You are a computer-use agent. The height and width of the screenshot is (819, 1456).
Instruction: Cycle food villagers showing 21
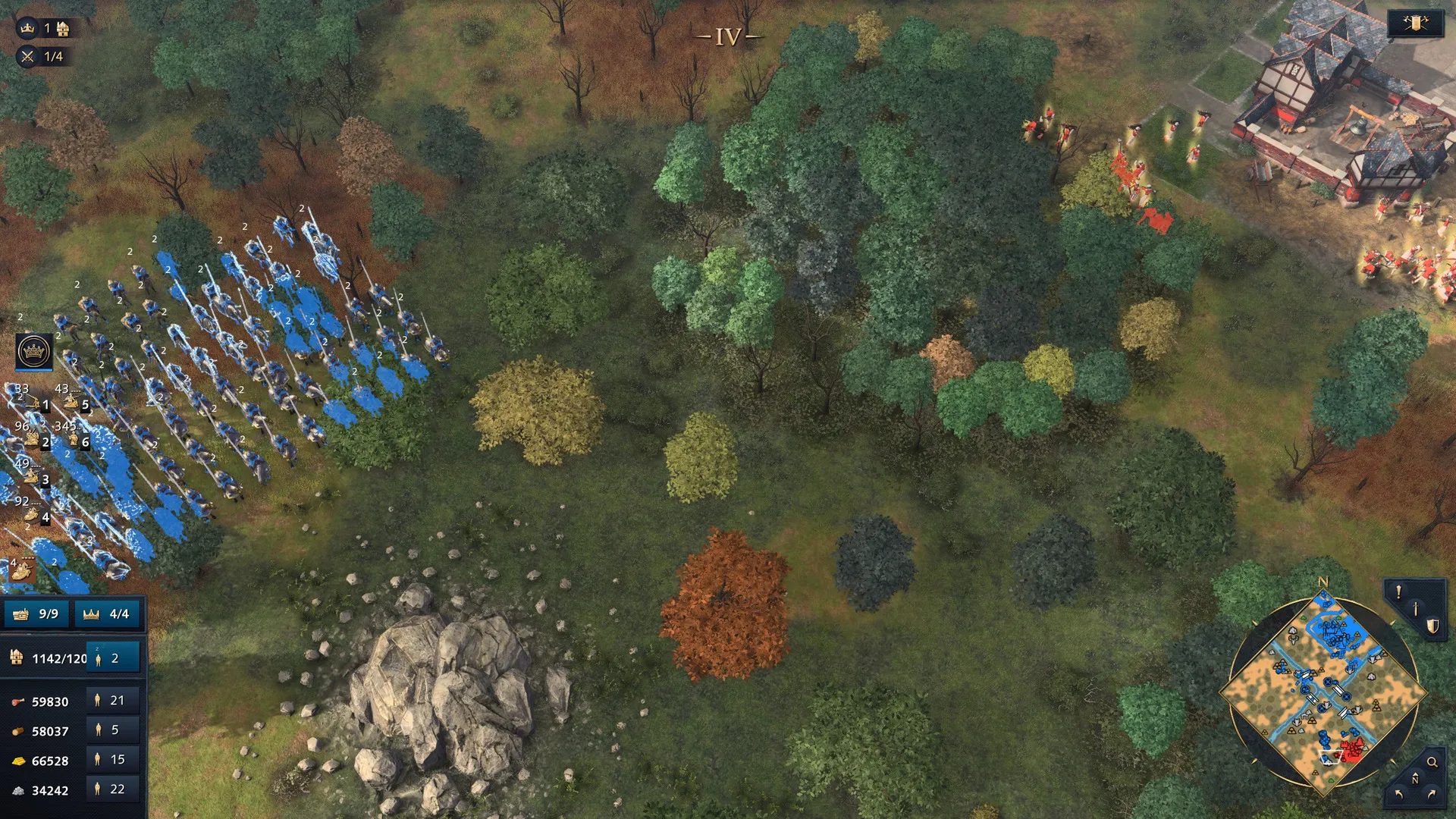pos(113,701)
